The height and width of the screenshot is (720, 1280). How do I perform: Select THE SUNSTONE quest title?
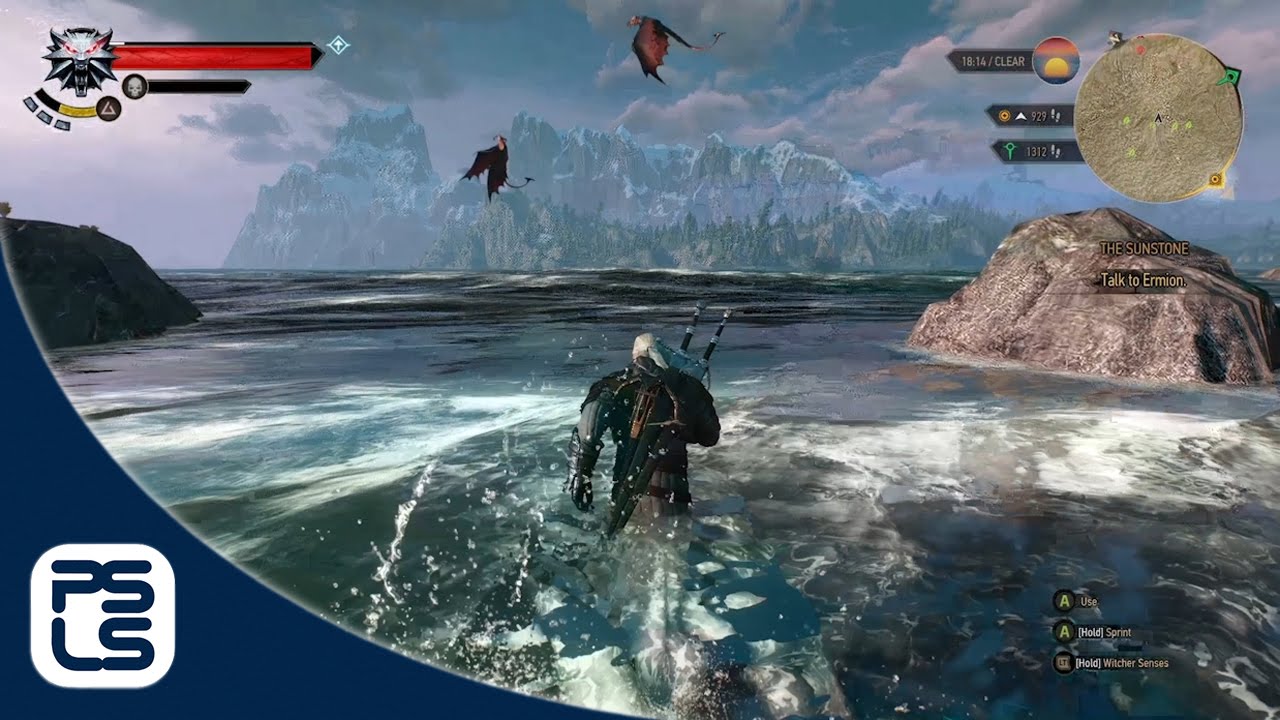click(1143, 247)
